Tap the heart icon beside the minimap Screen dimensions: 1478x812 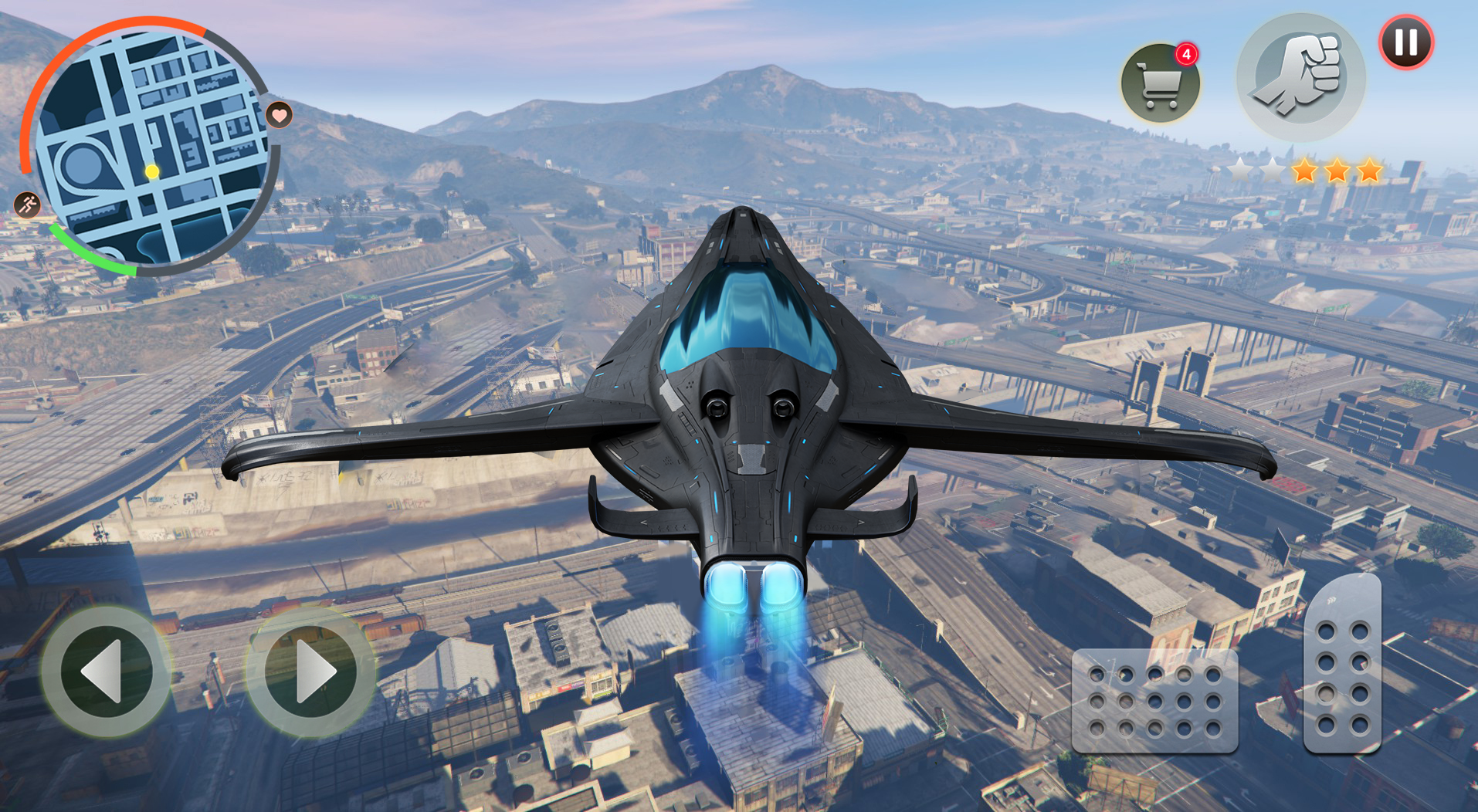(x=280, y=116)
